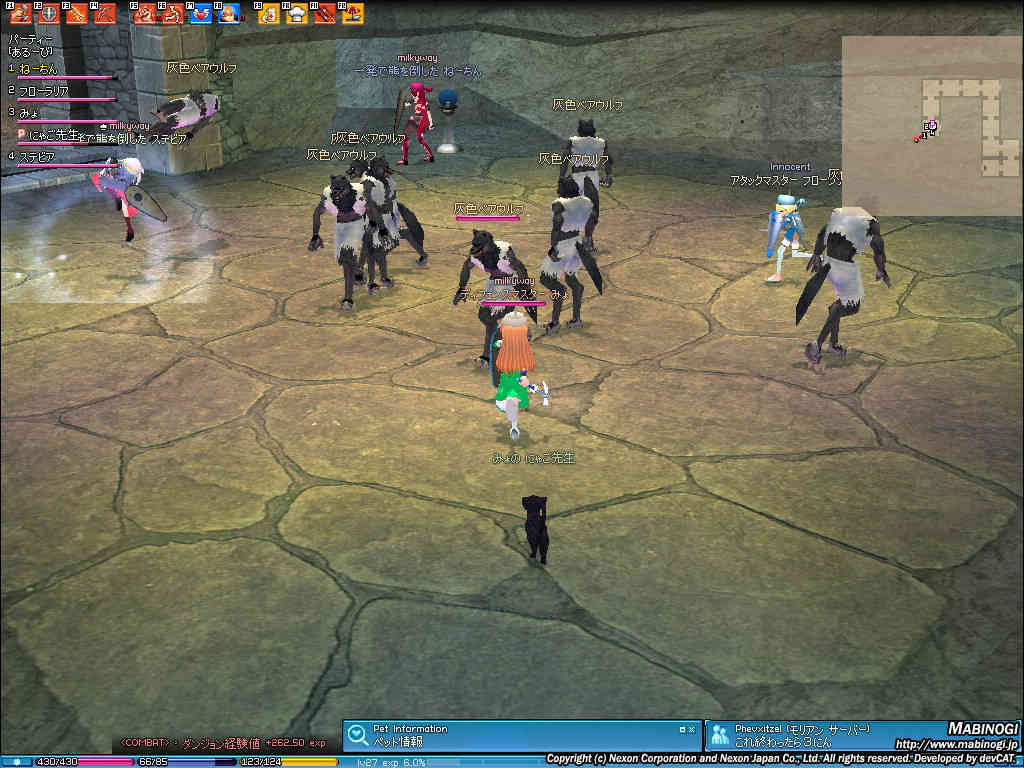Use the F9 first aid skill
This screenshot has width=1024, height=768.
click(x=269, y=14)
